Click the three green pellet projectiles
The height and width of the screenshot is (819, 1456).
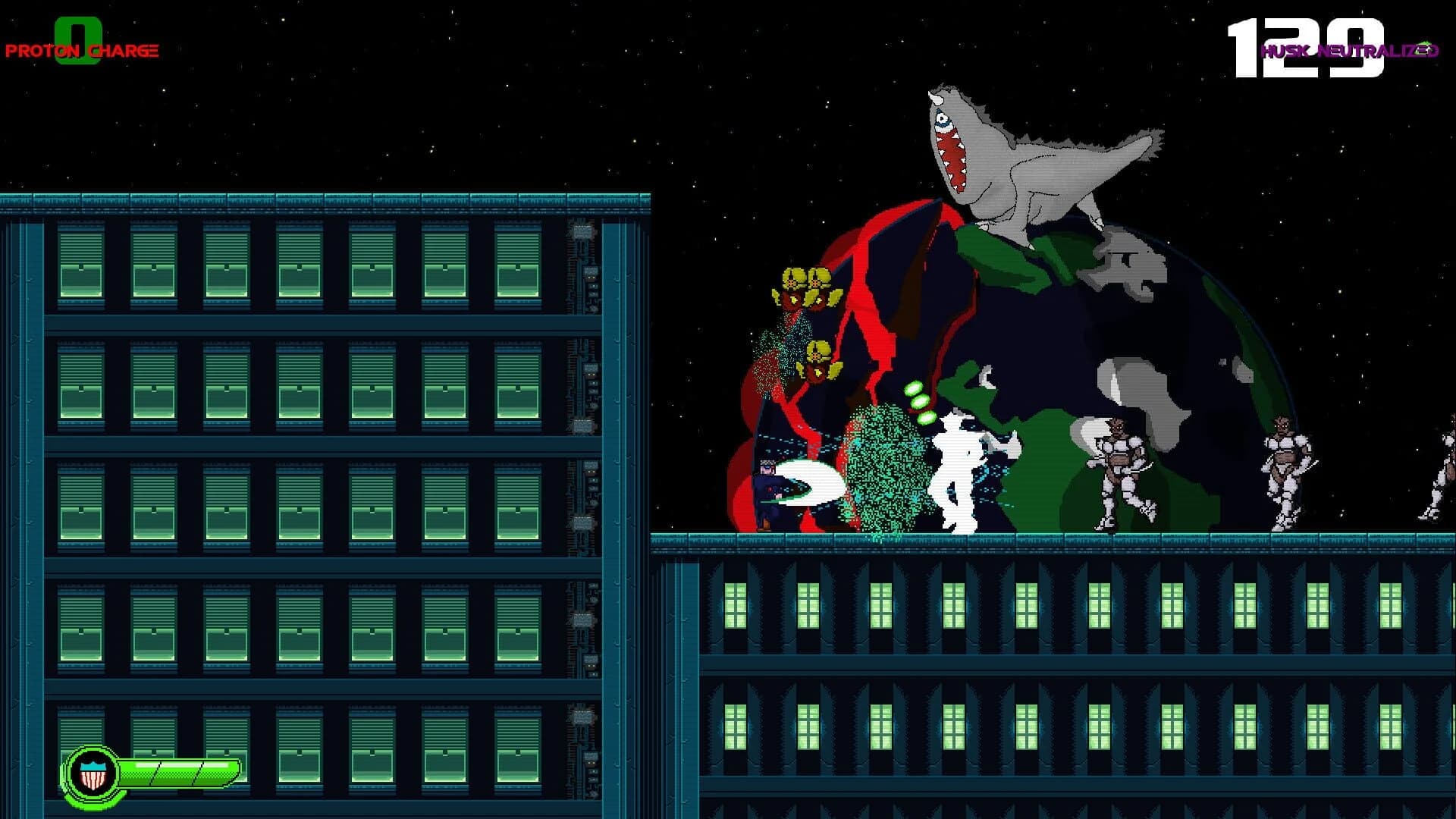[918, 402]
